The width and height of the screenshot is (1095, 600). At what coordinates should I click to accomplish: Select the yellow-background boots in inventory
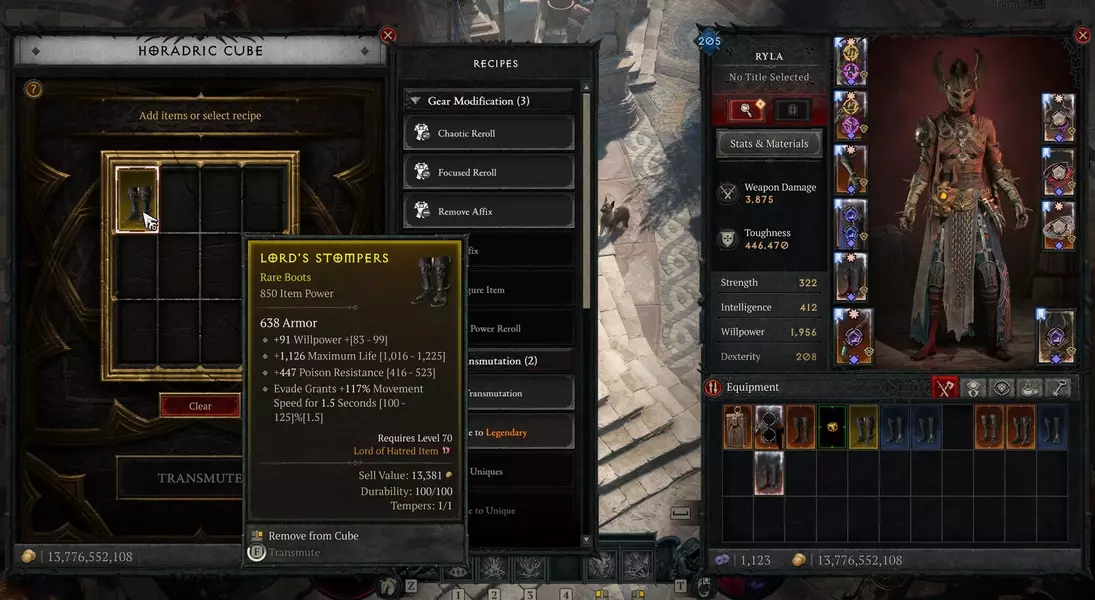tap(863, 426)
